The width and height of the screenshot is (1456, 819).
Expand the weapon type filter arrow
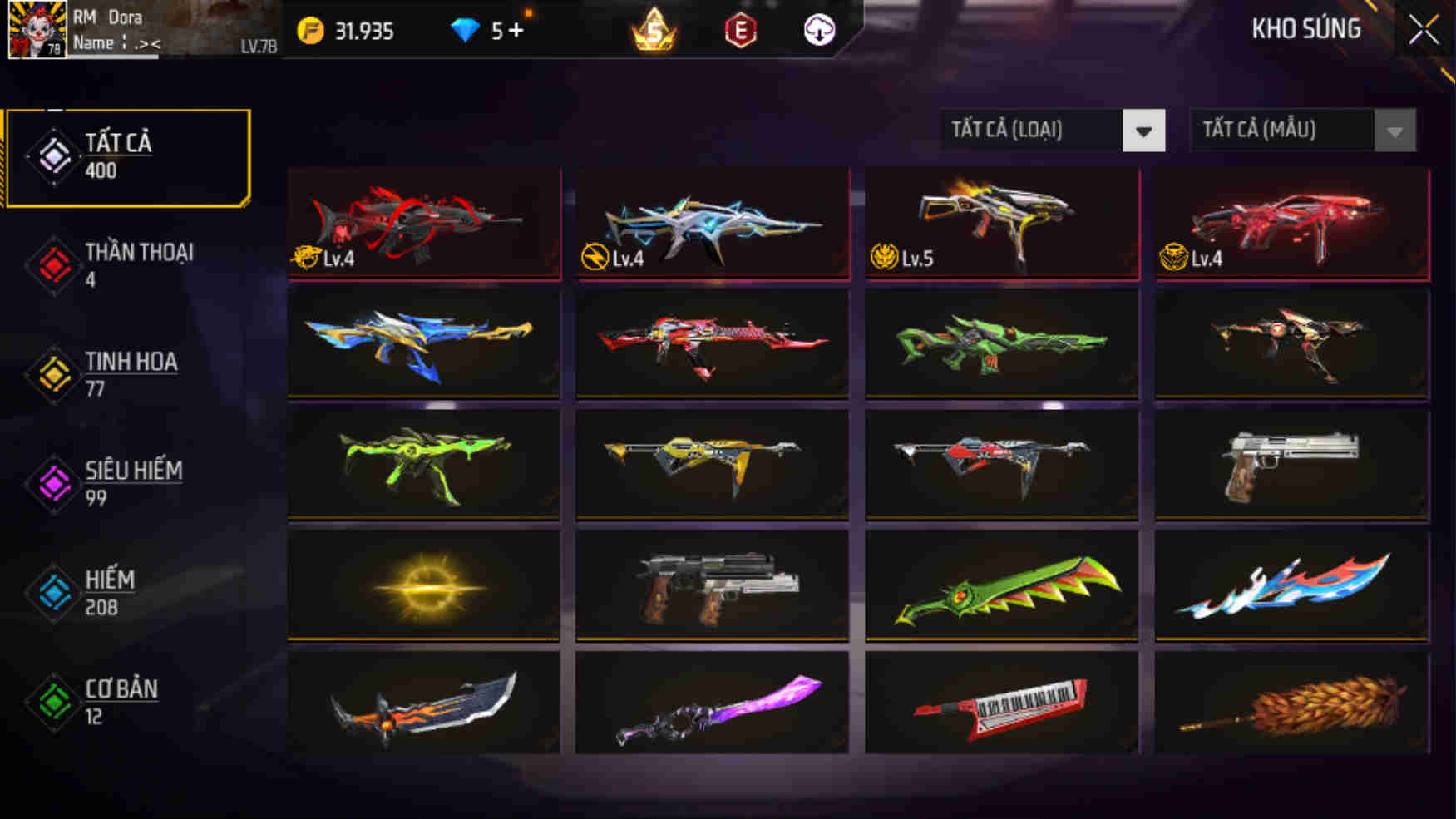coord(1145,130)
